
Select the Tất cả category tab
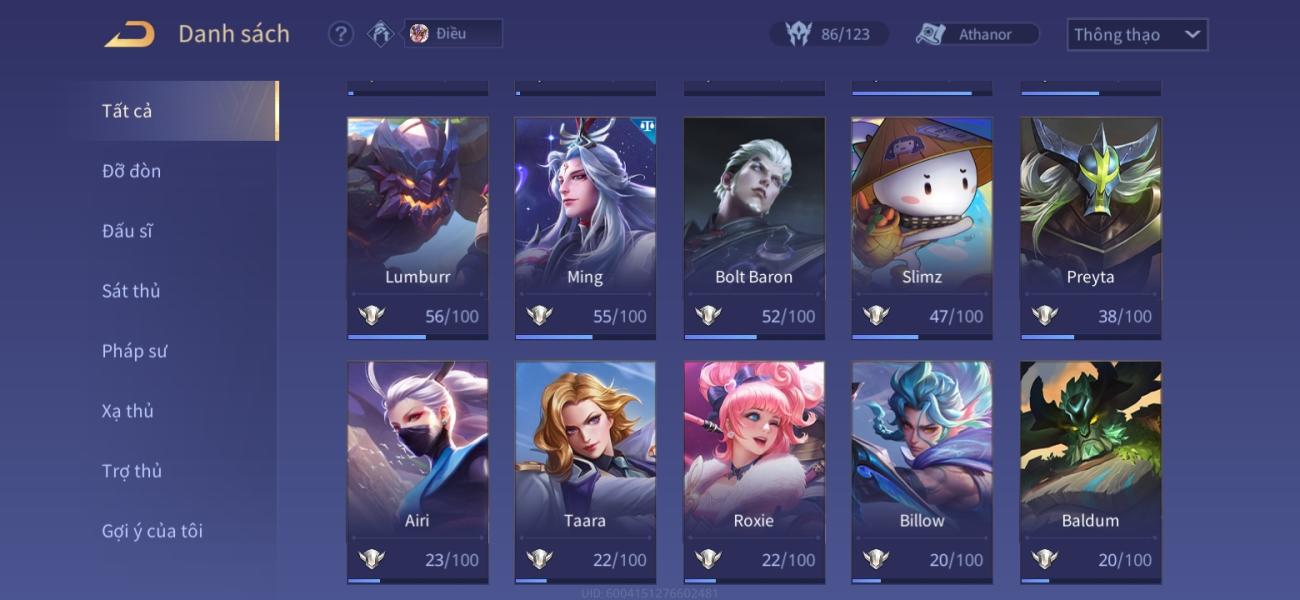pos(127,111)
